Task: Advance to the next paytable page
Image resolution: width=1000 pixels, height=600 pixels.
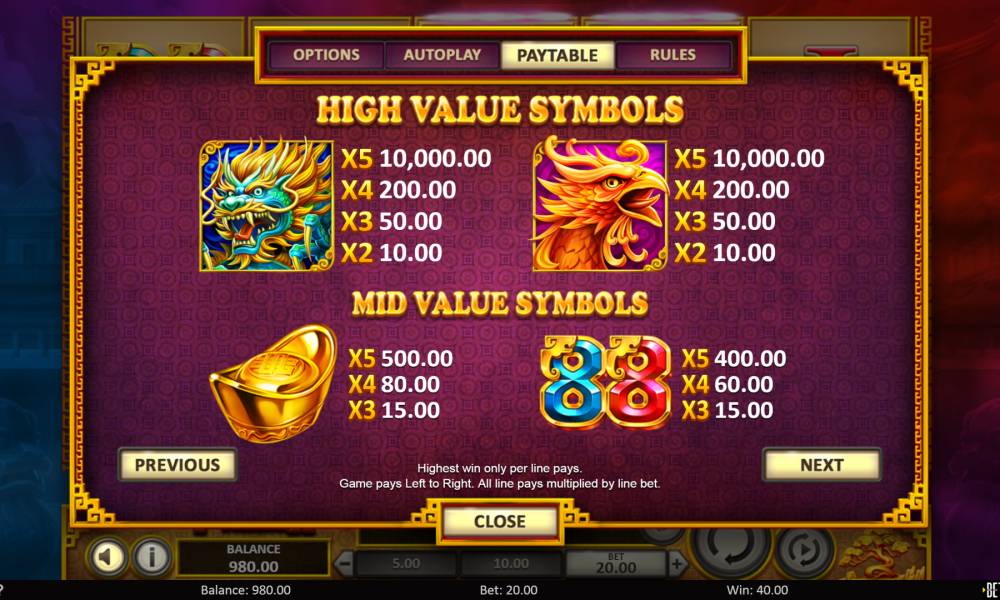Action: (x=821, y=465)
